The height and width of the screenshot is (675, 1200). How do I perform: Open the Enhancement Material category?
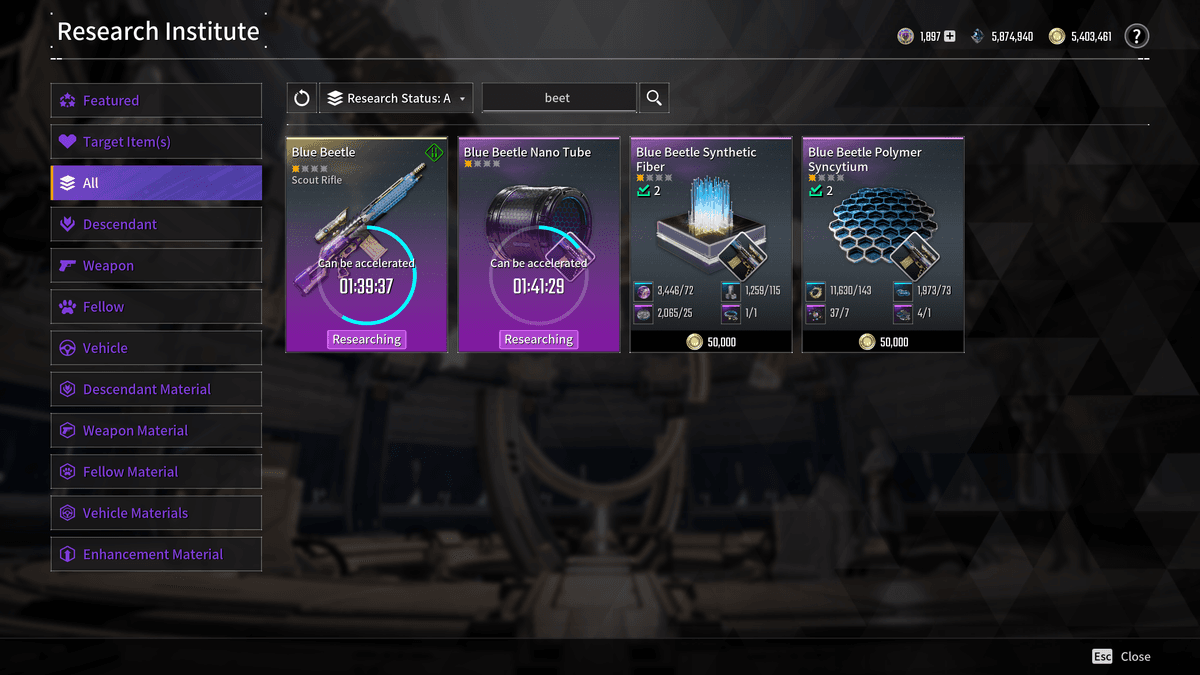156,554
